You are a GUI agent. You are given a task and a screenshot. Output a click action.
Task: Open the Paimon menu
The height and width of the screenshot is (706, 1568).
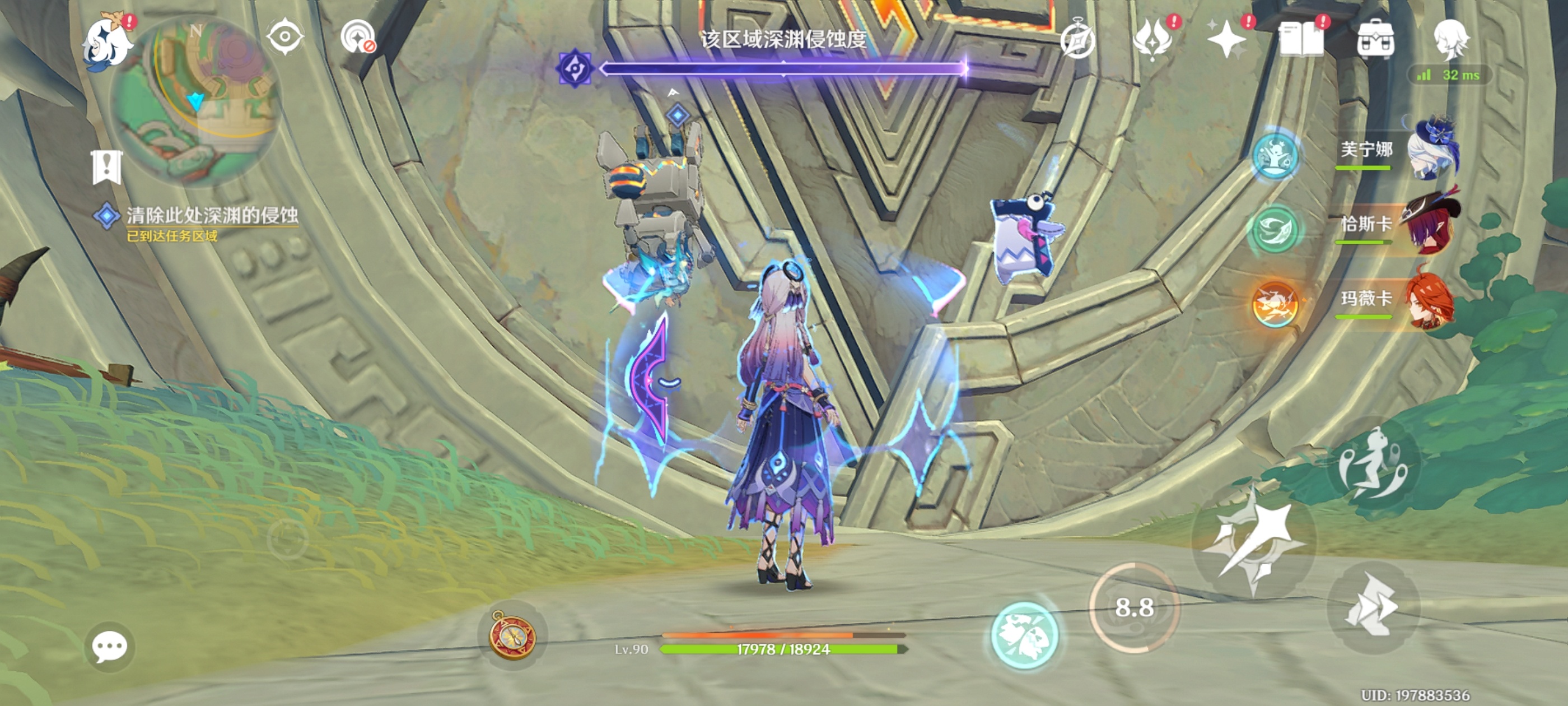107,43
